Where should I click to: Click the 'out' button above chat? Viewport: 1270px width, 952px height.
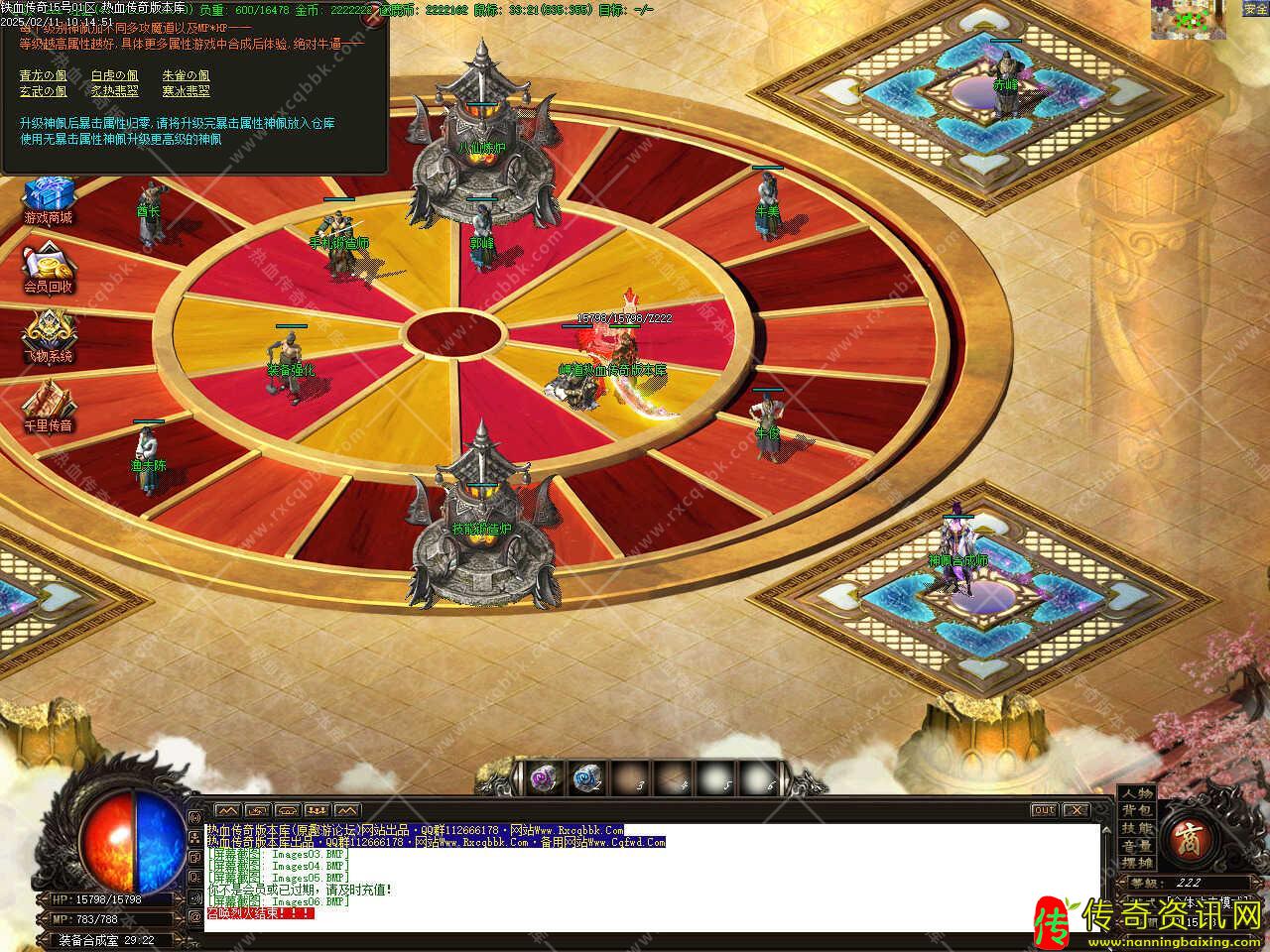click(1043, 810)
